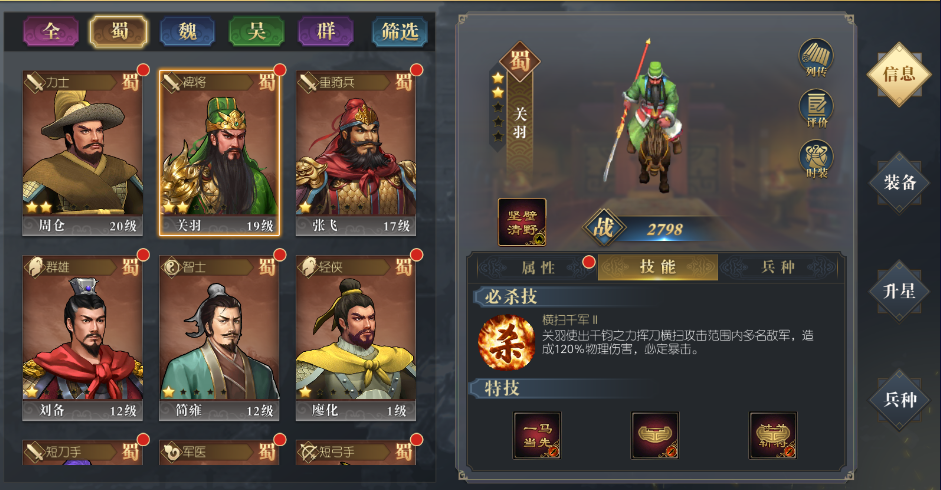Image resolution: width=941 pixels, height=490 pixels.
Task: Open the 升星 star upgrade button
Action: click(x=899, y=291)
